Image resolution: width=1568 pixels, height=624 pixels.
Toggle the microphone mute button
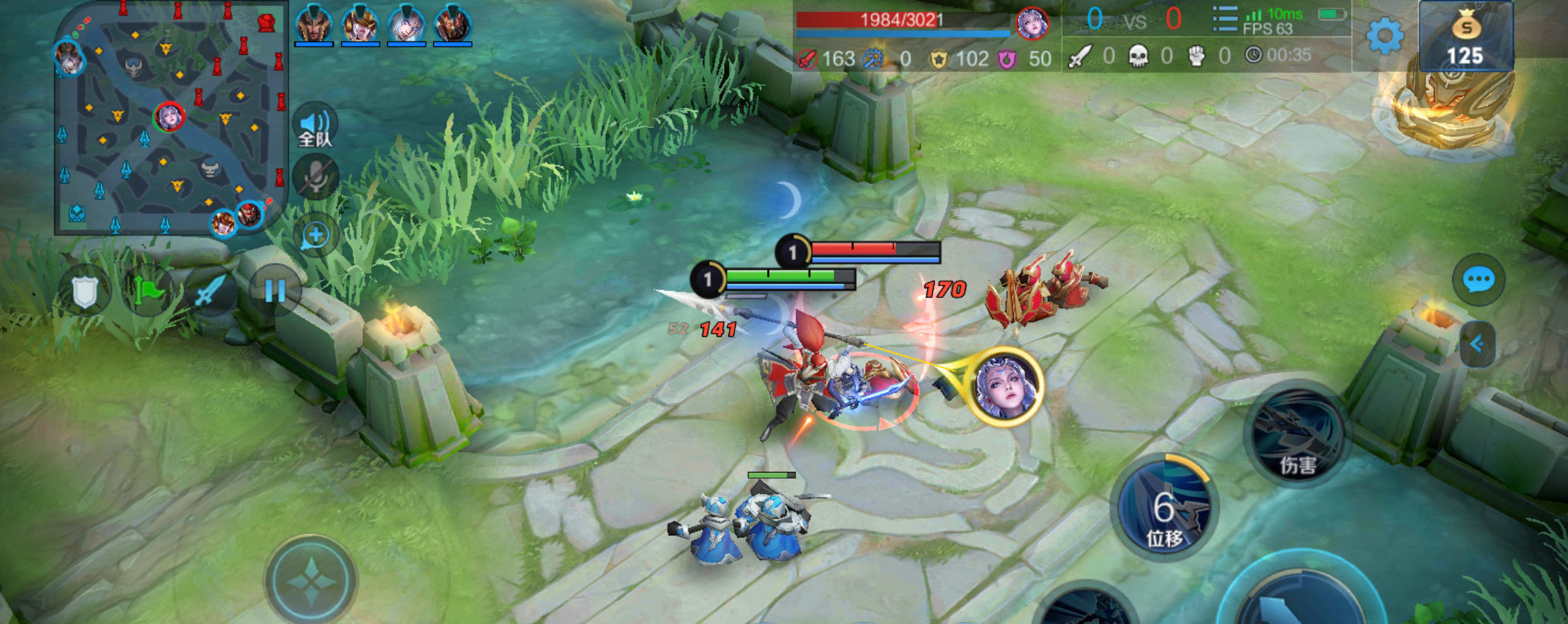coord(316,177)
